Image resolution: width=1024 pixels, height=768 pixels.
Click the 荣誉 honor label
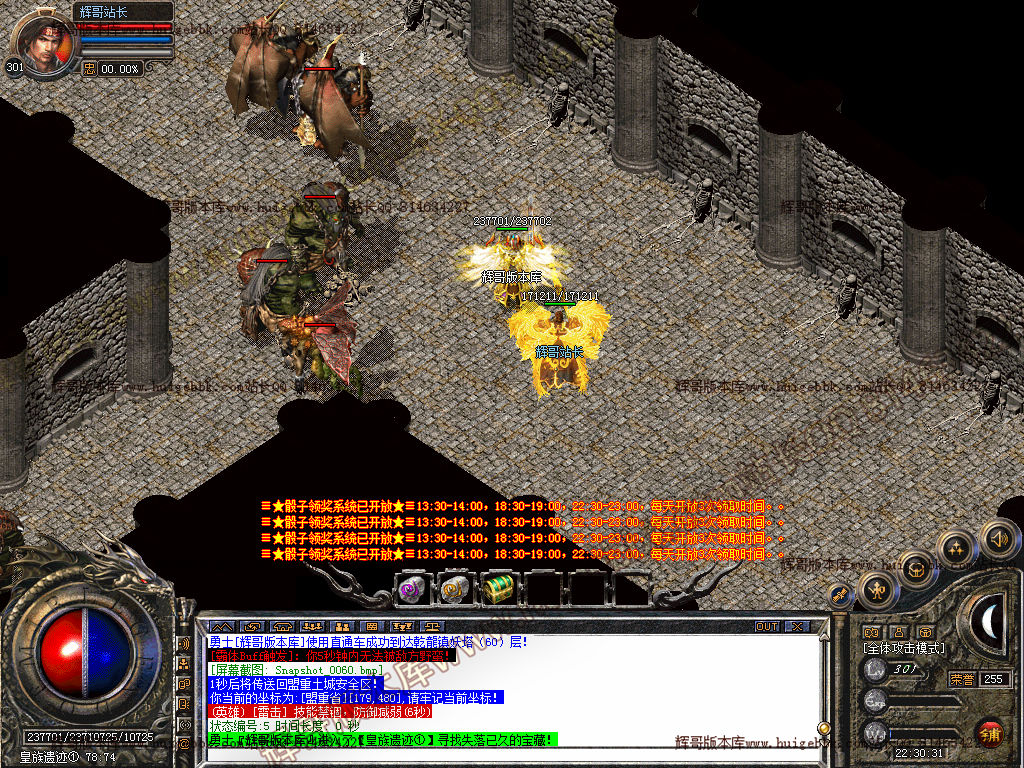[962, 679]
